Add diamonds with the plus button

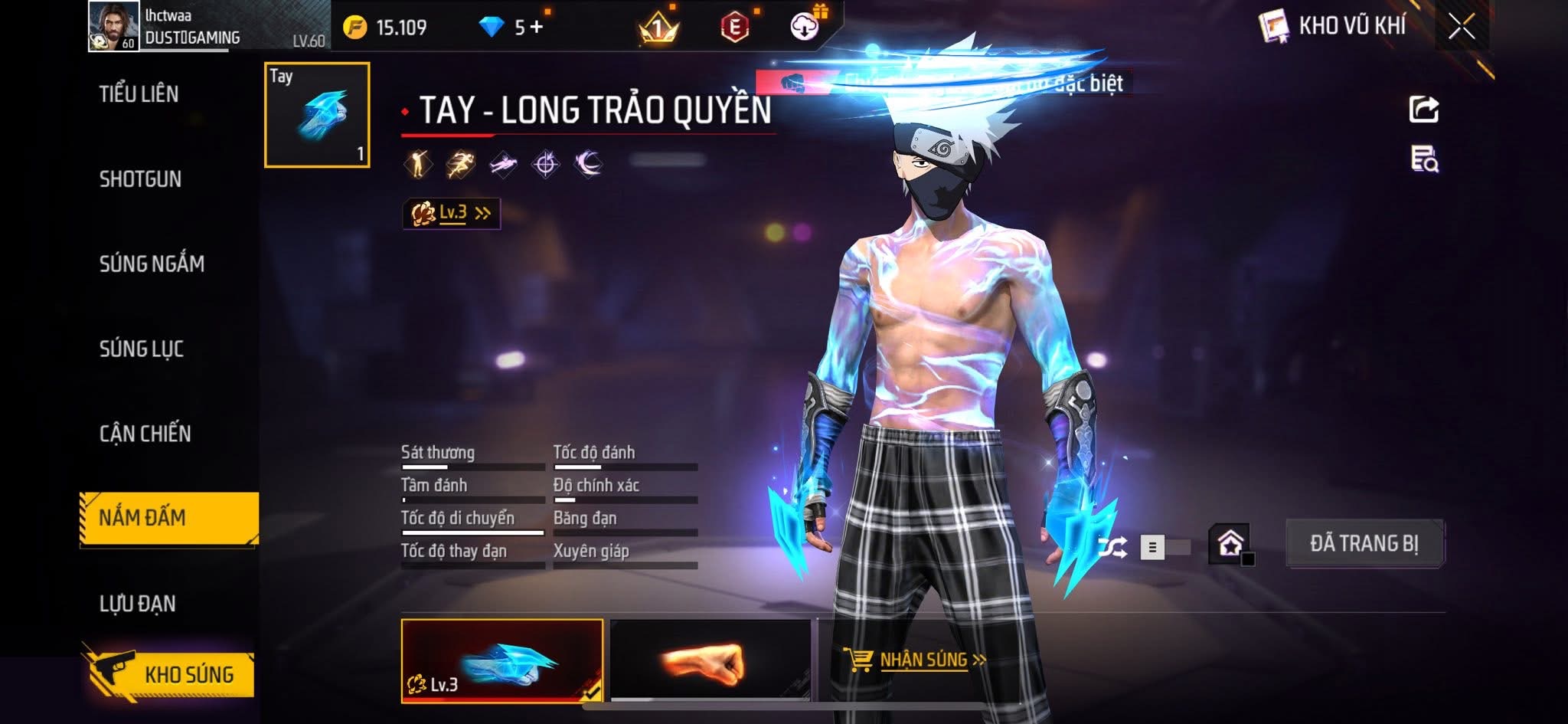[x=537, y=28]
